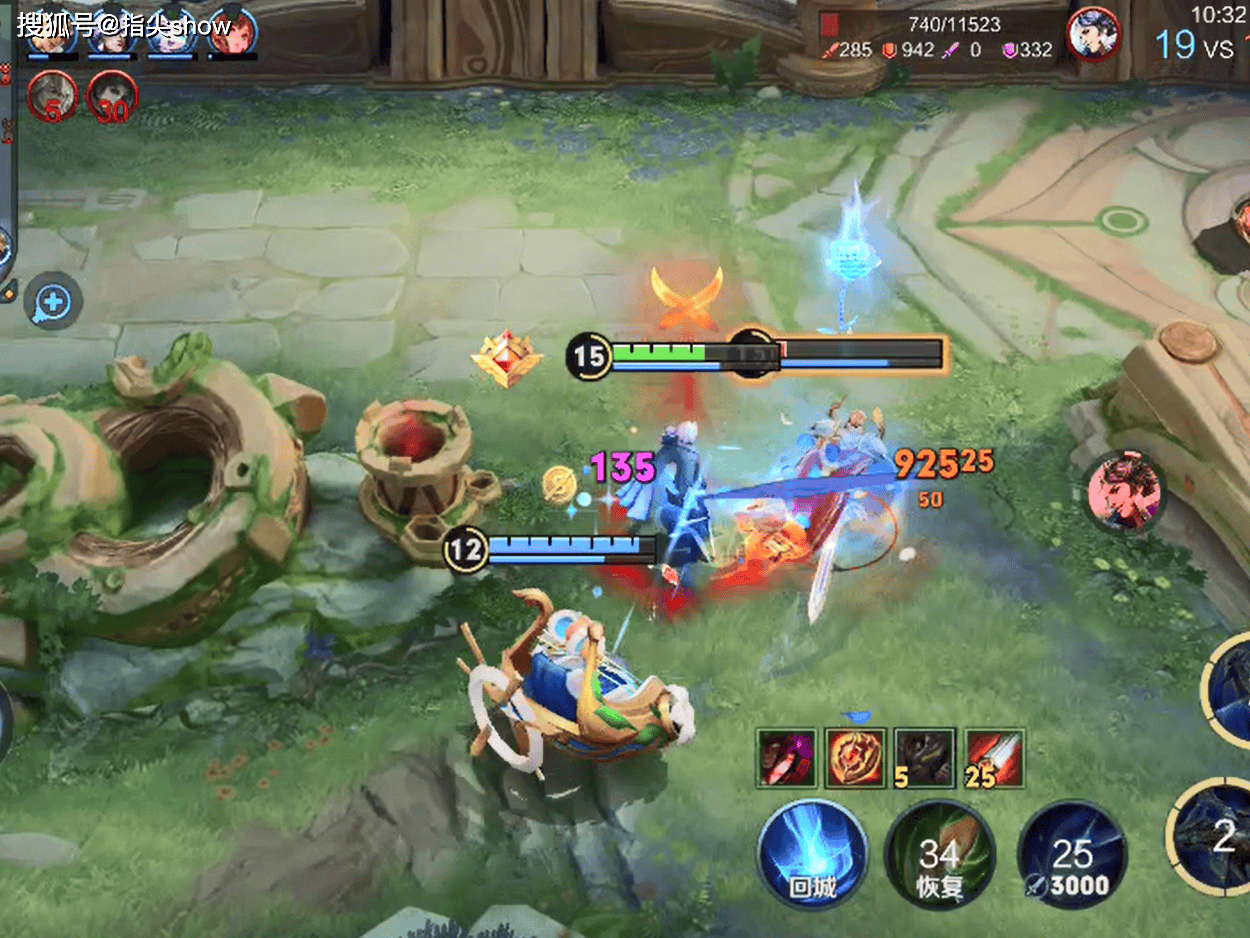Select the crimson blade item icon
The height and width of the screenshot is (938, 1250).
[x=787, y=758]
